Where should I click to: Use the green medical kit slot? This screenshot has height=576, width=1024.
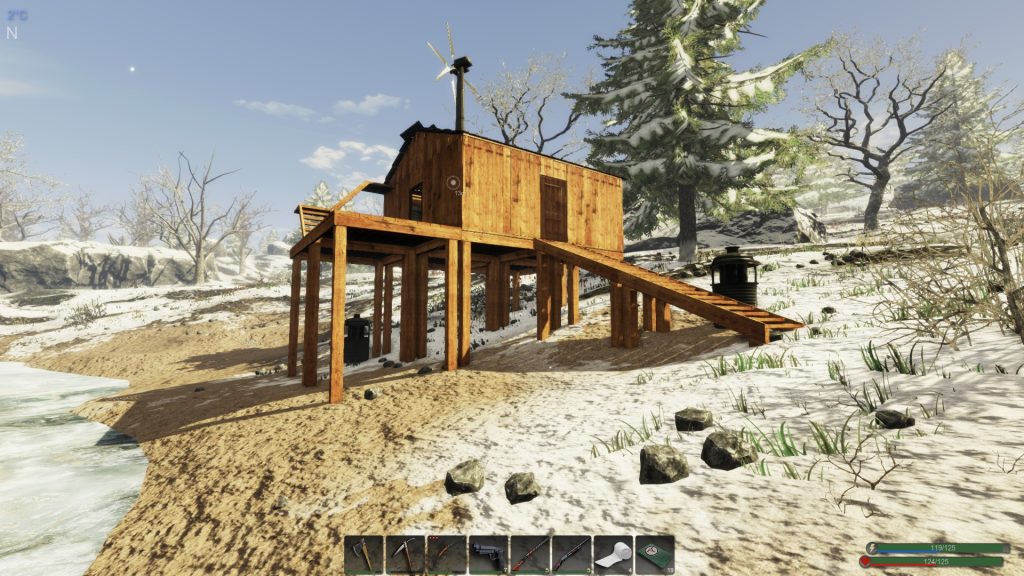(655, 554)
